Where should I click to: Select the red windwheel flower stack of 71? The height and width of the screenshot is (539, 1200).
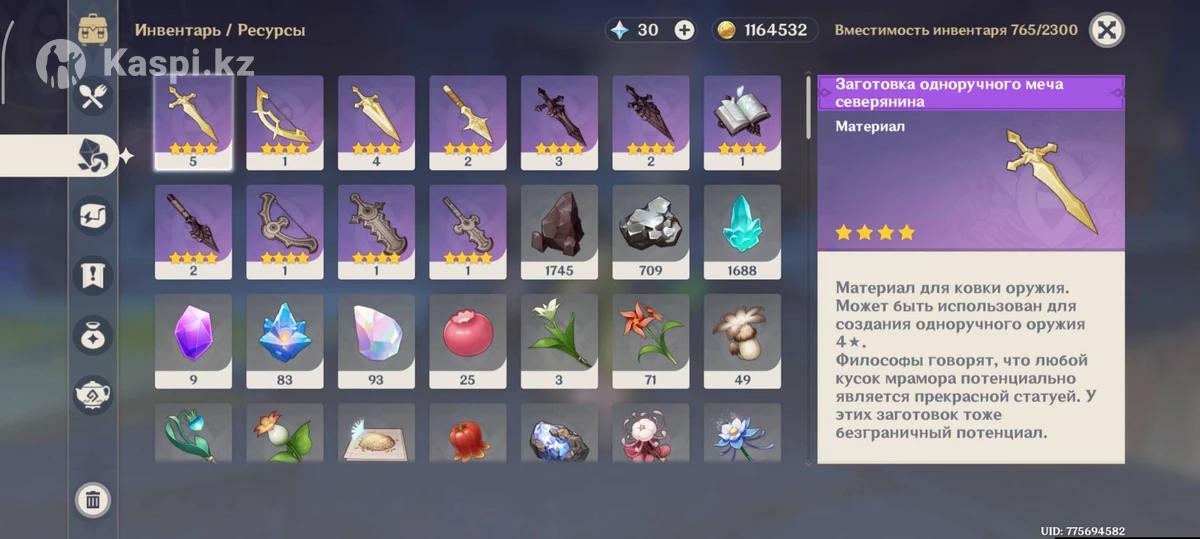[x=650, y=340]
